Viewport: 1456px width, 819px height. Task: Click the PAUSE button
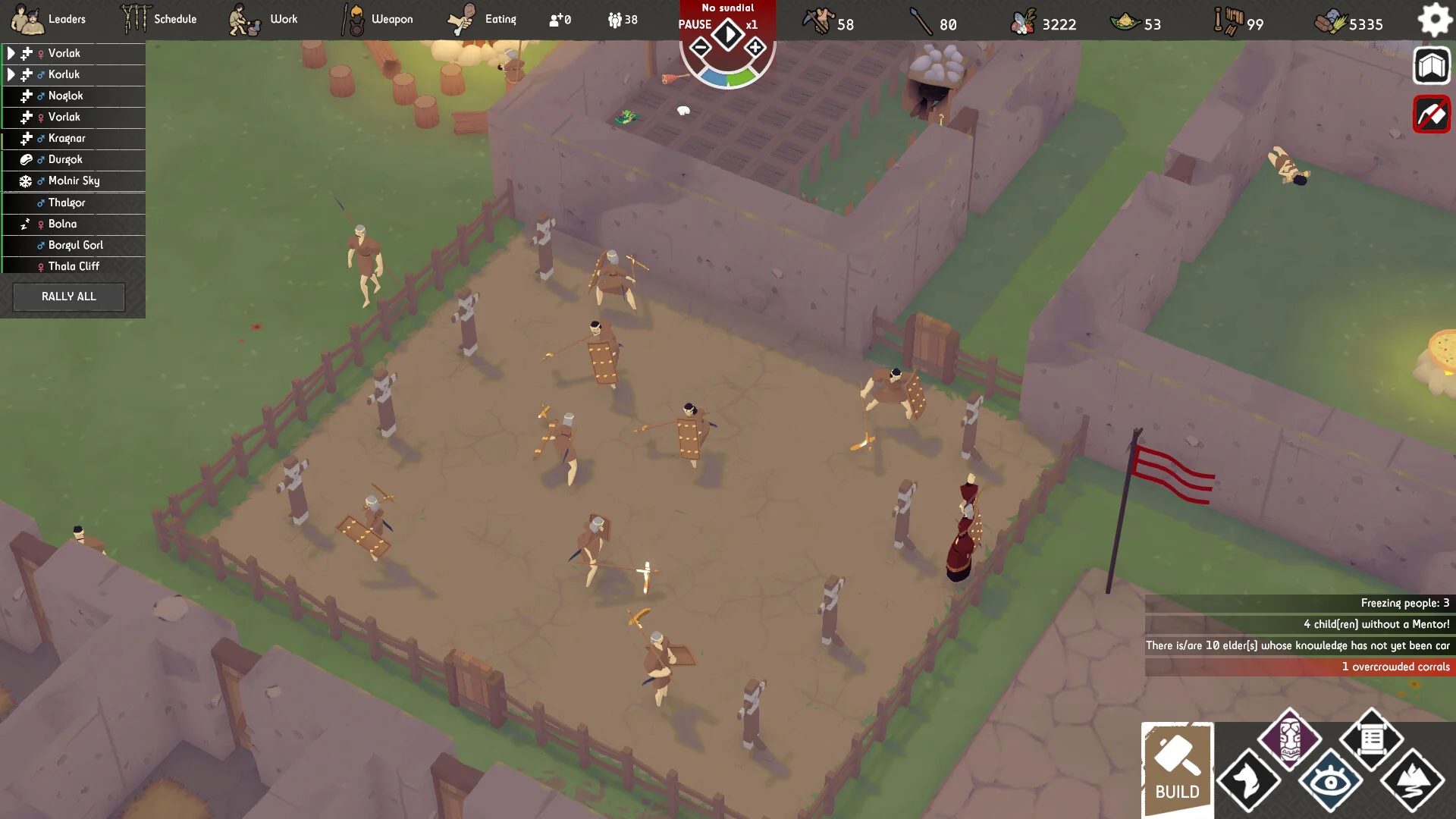[x=695, y=24]
